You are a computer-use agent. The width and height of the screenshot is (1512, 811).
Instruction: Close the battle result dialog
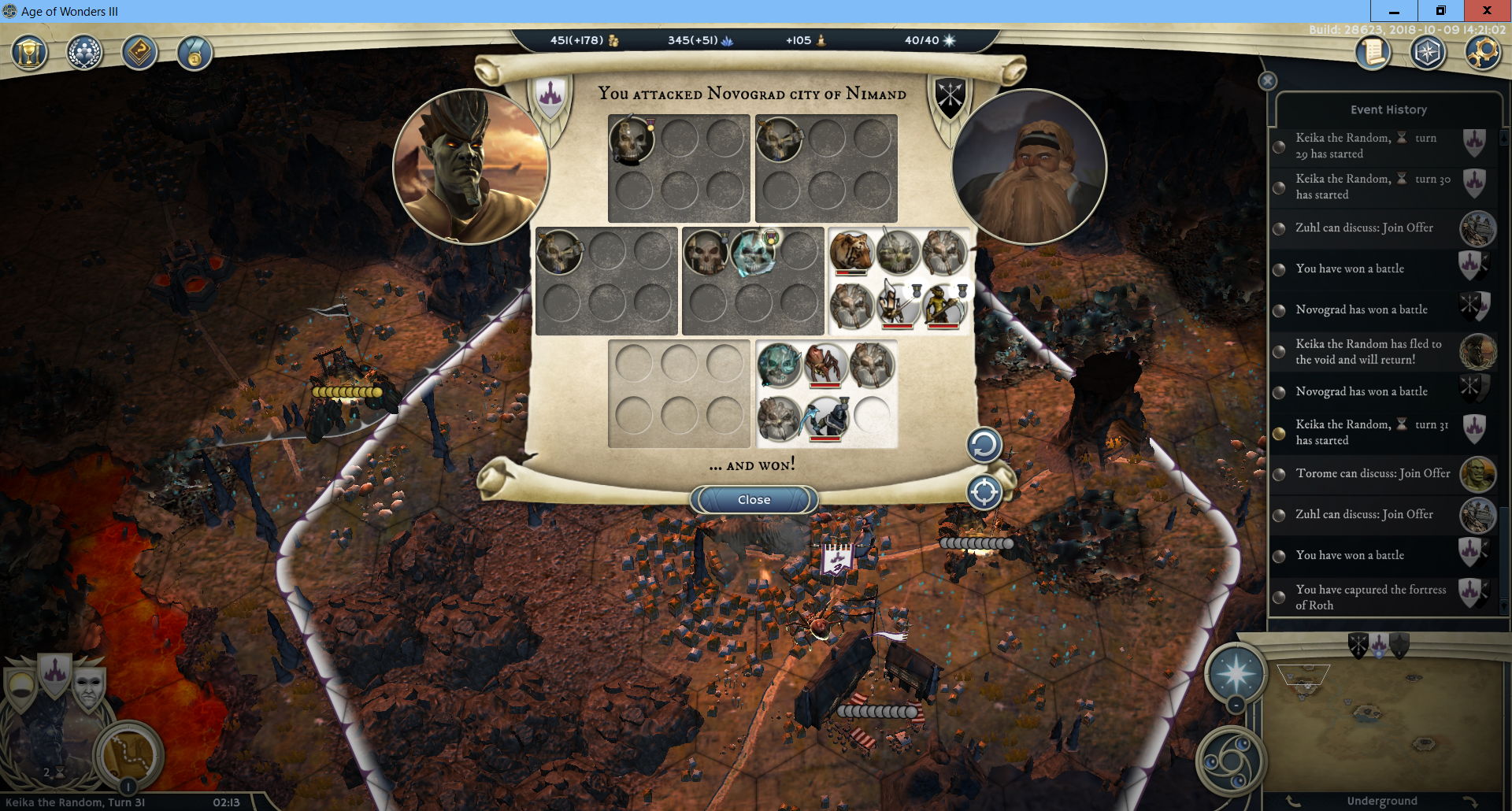(x=754, y=500)
